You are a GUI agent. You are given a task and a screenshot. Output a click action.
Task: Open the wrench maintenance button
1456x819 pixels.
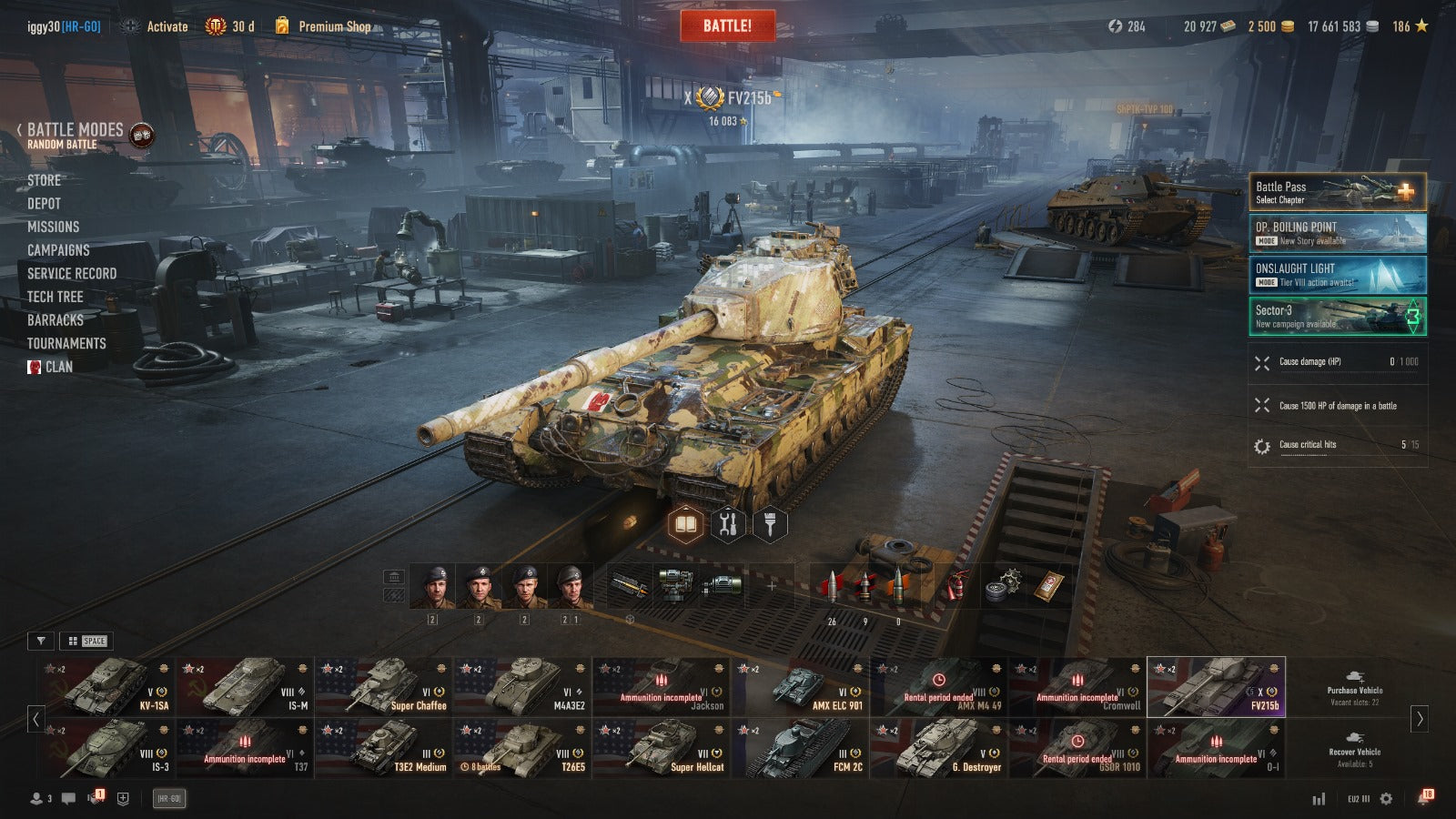pos(727,525)
